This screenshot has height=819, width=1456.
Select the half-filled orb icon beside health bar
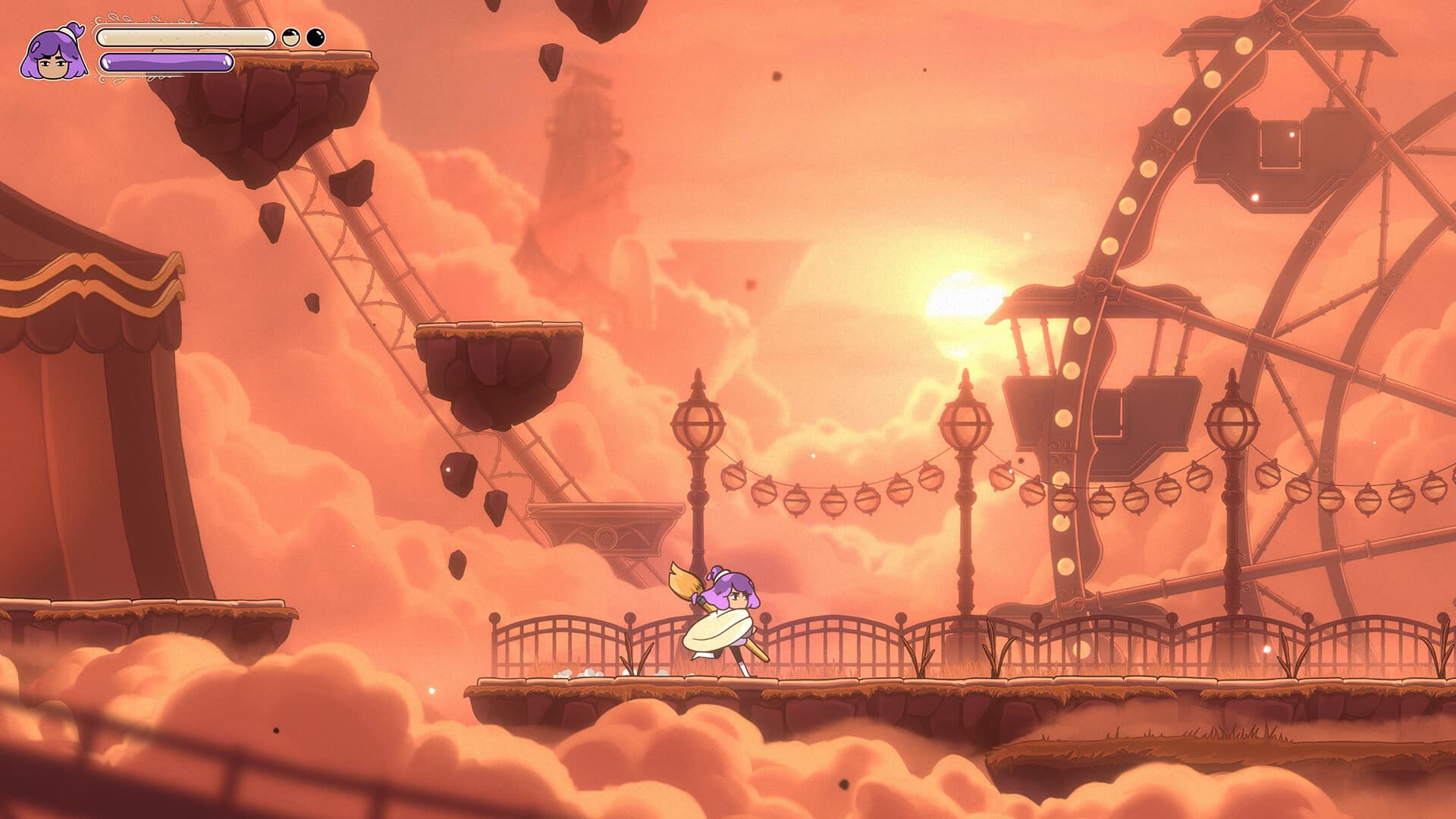[290, 36]
